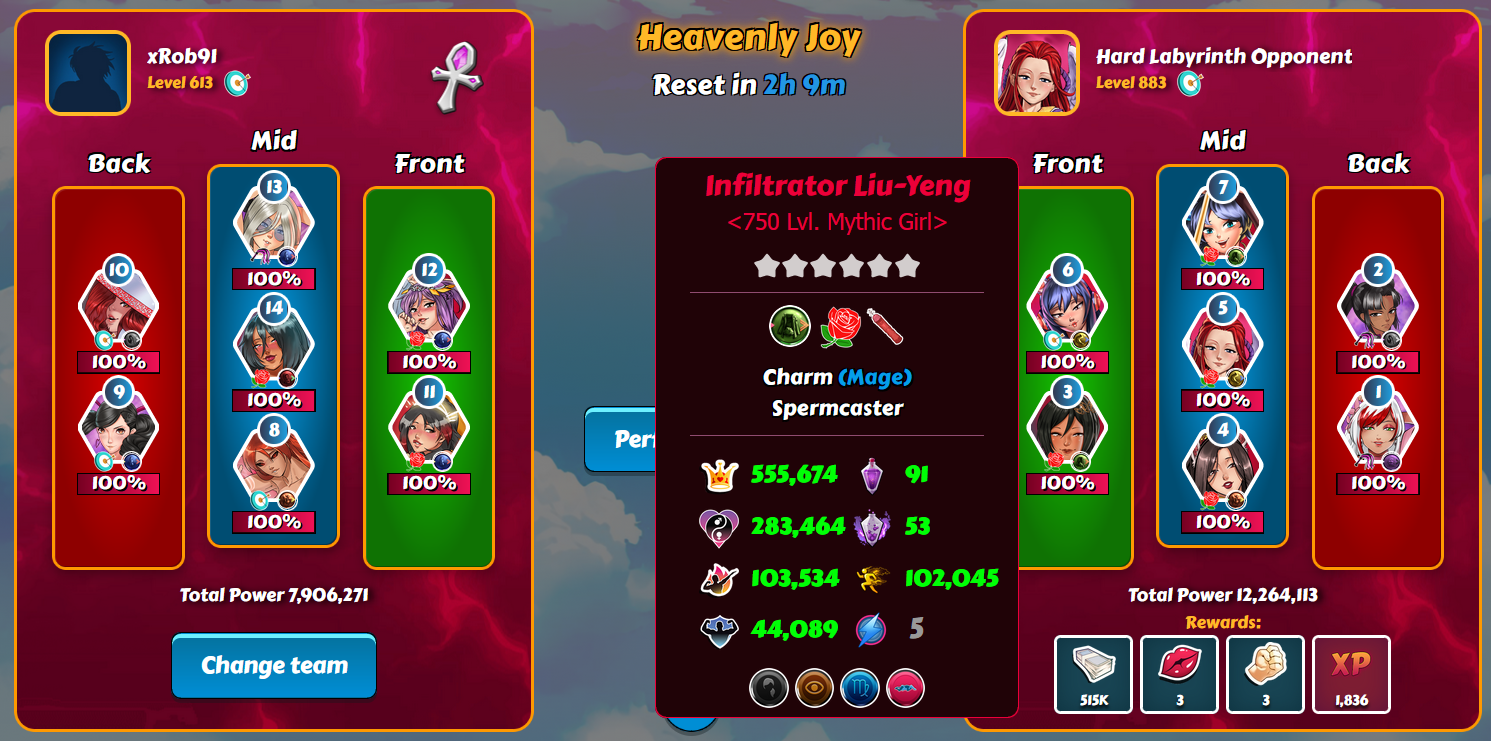Image resolution: width=1491 pixels, height=741 pixels.
Task: Show the cash reward of 515K
Action: tap(1094, 674)
